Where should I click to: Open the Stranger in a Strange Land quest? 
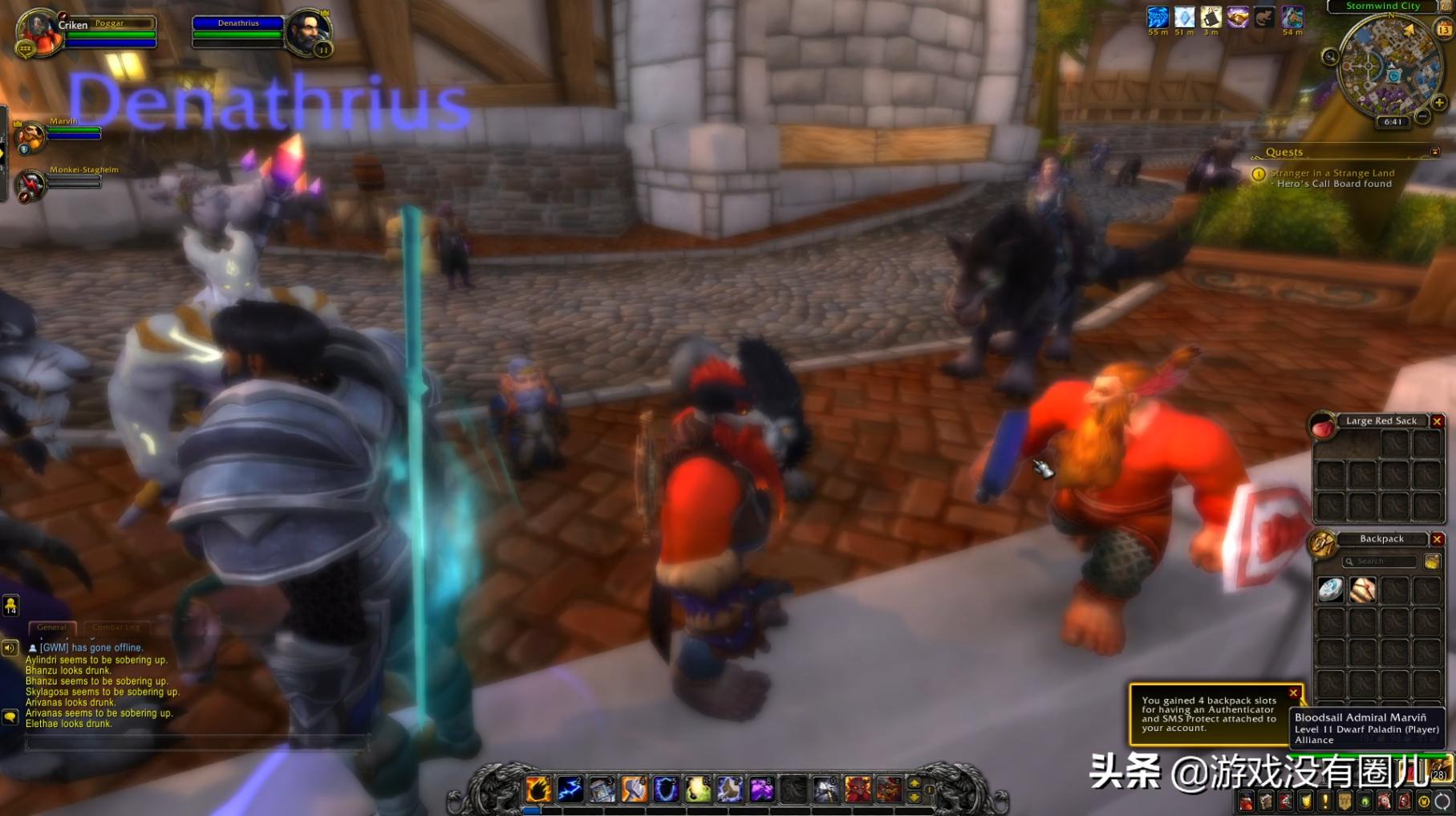point(1332,173)
